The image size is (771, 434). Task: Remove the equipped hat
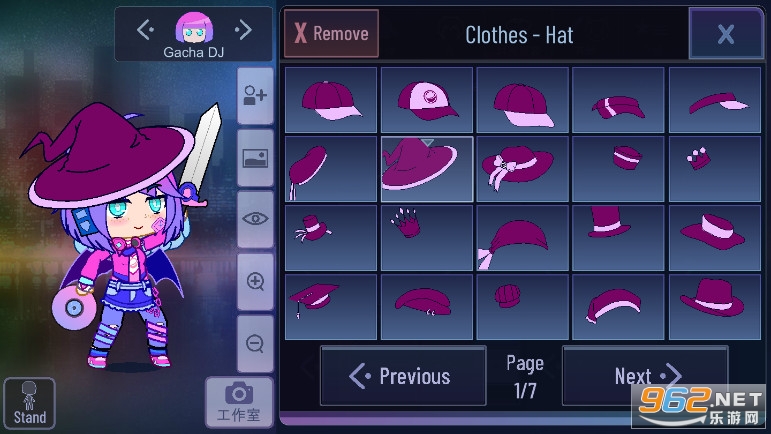[331, 34]
